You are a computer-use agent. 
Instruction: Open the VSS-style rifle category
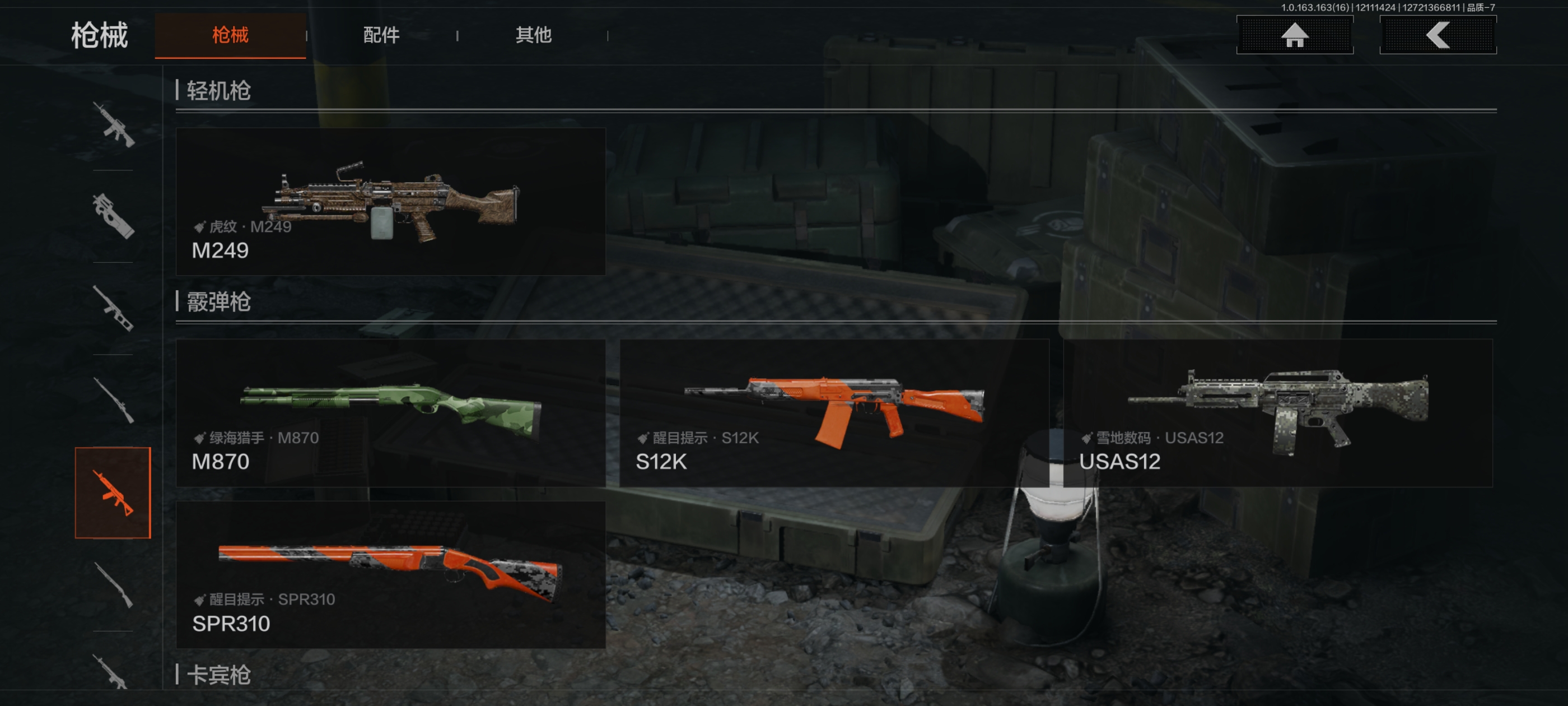click(113, 308)
